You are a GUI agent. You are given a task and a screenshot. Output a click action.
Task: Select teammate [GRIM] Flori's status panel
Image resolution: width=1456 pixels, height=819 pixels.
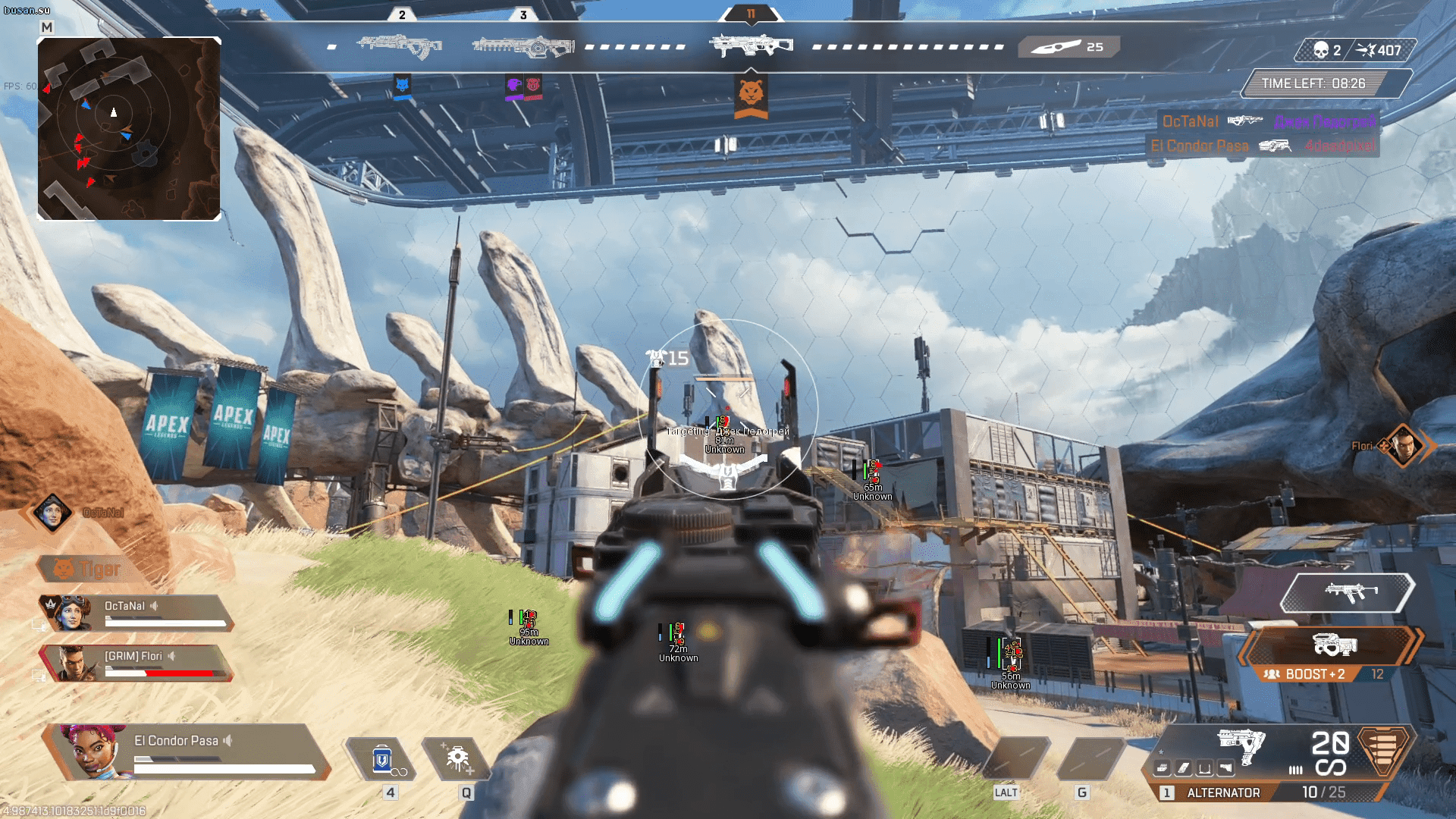click(x=136, y=663)
